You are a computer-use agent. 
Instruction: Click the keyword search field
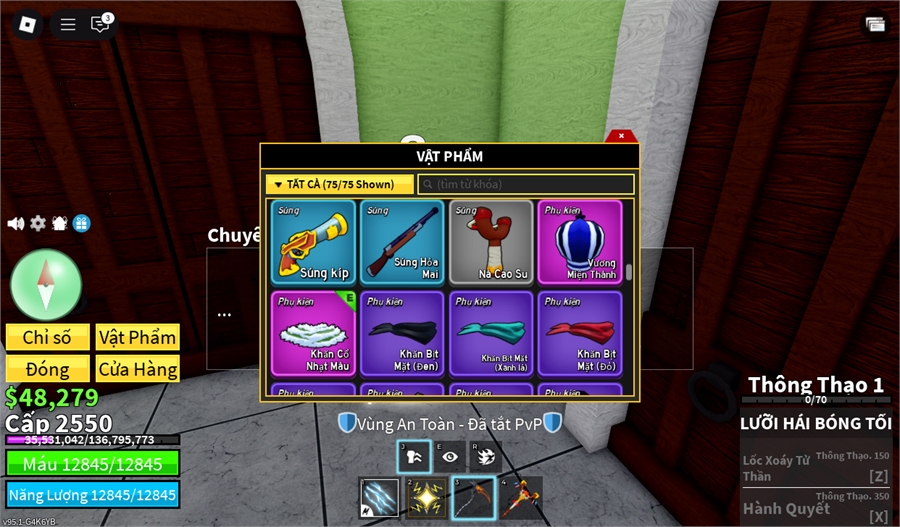click(x=526, y=184)
